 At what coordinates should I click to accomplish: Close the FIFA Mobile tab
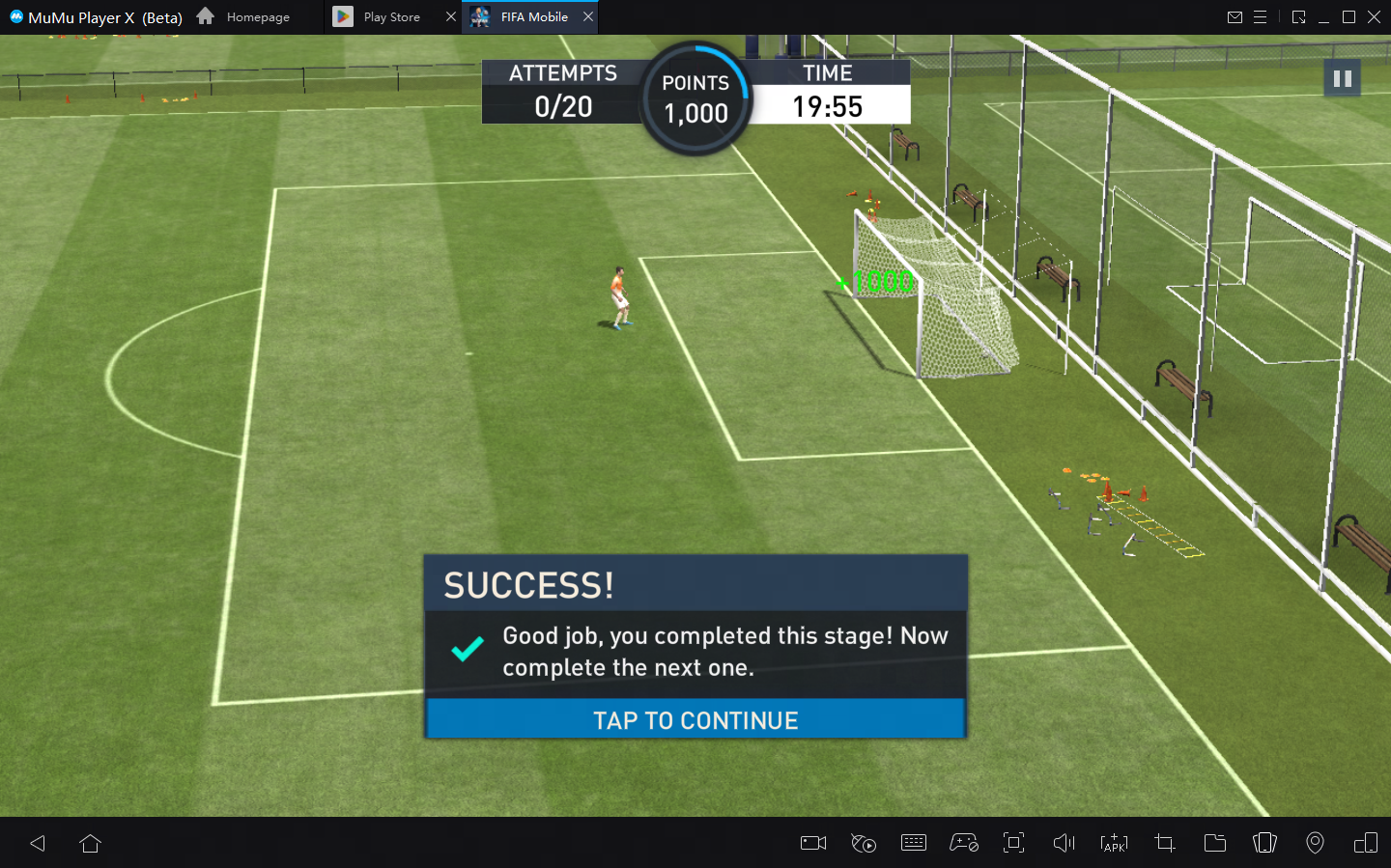(588, 17)
